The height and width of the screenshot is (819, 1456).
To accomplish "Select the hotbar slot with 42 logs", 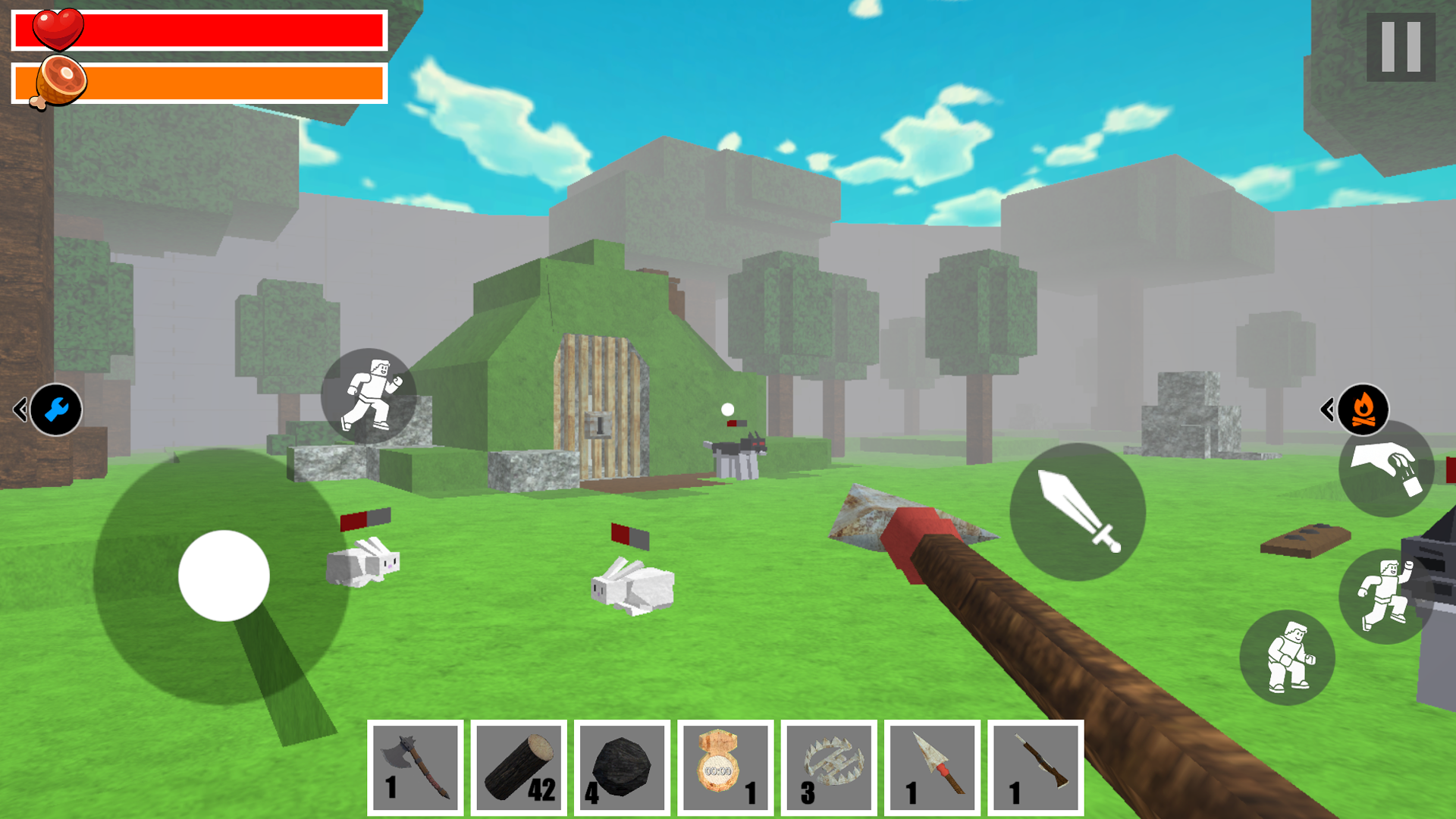I will tap(519, 767).
